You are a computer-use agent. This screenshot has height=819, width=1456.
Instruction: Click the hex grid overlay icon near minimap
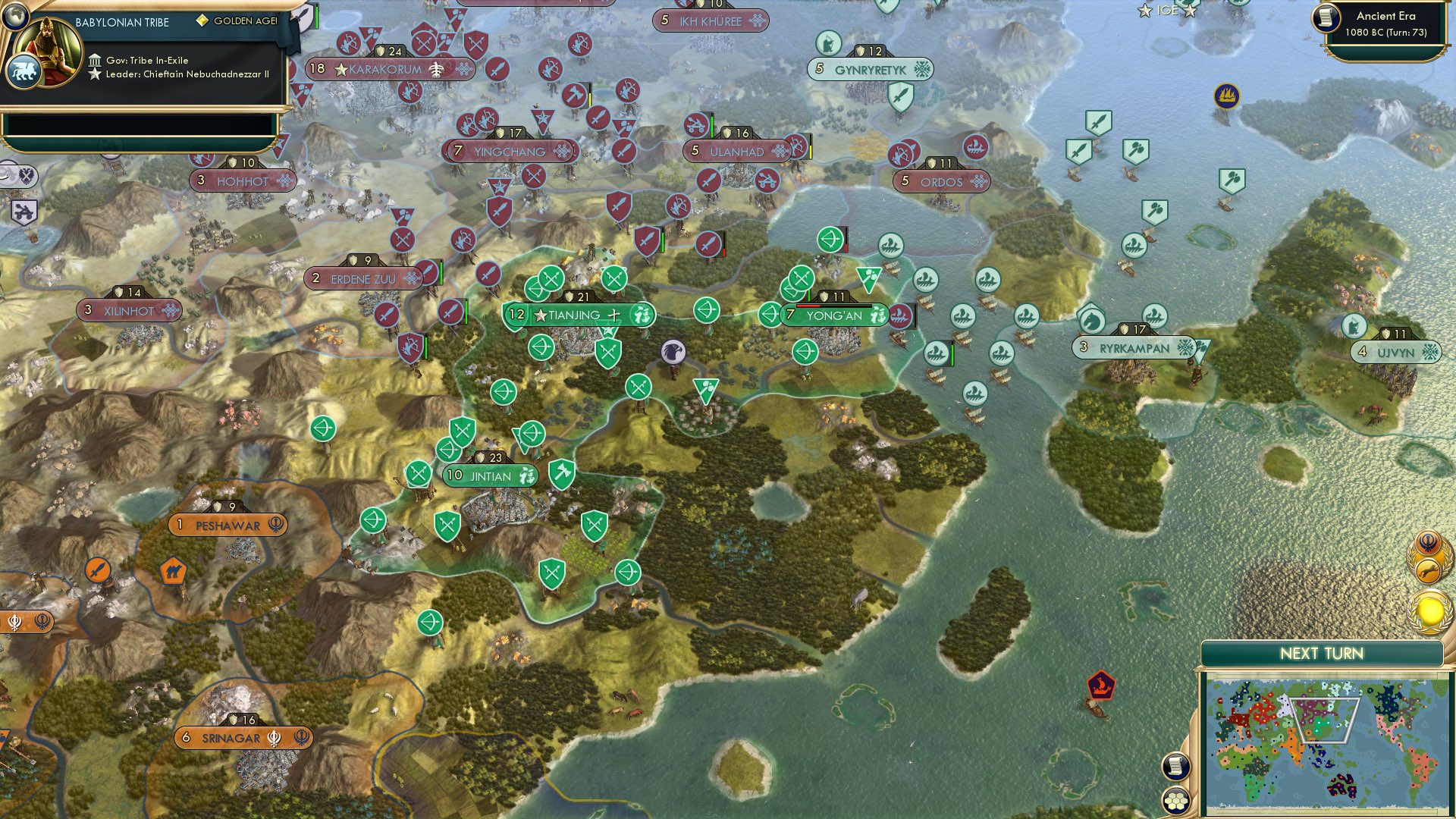click(1175, 802)
